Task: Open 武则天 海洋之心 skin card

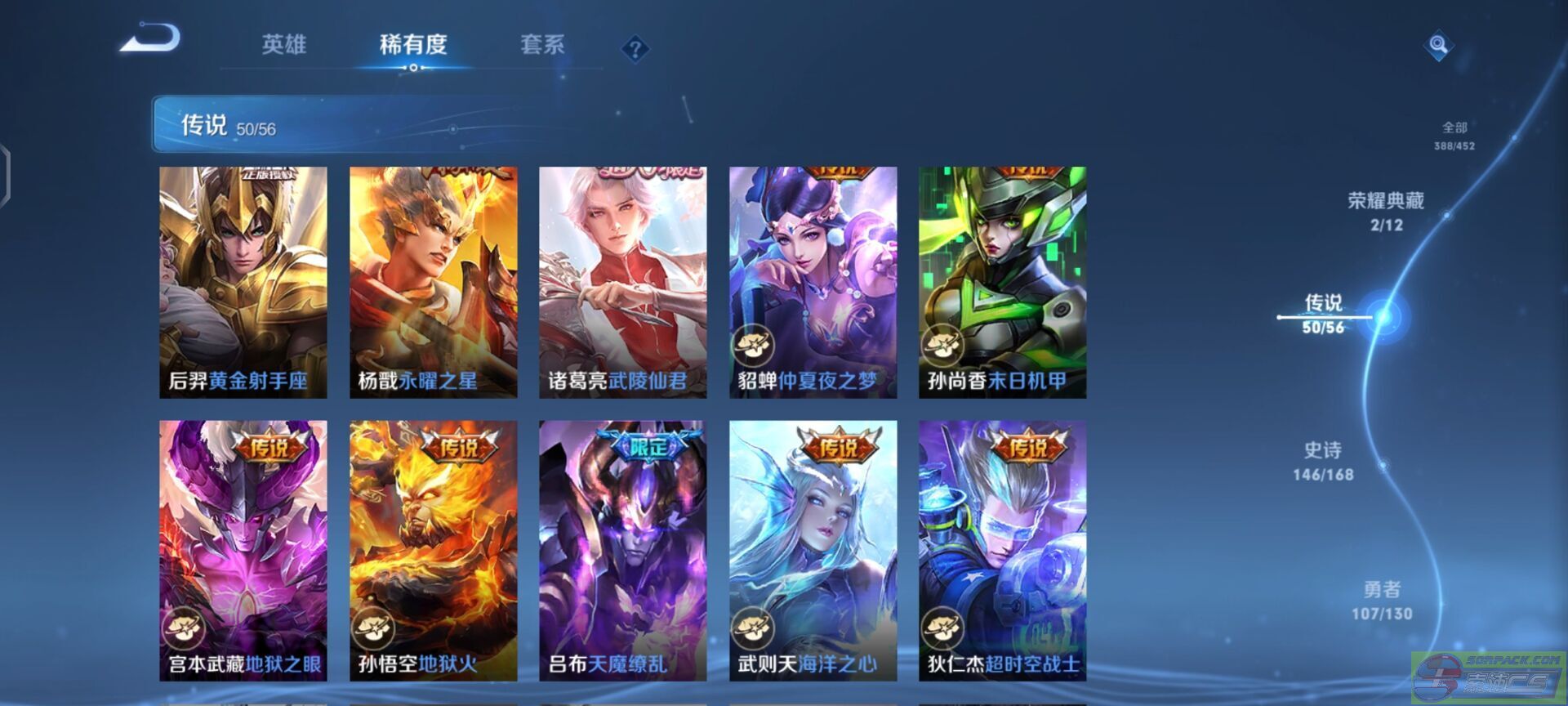Action: point(813,551)
